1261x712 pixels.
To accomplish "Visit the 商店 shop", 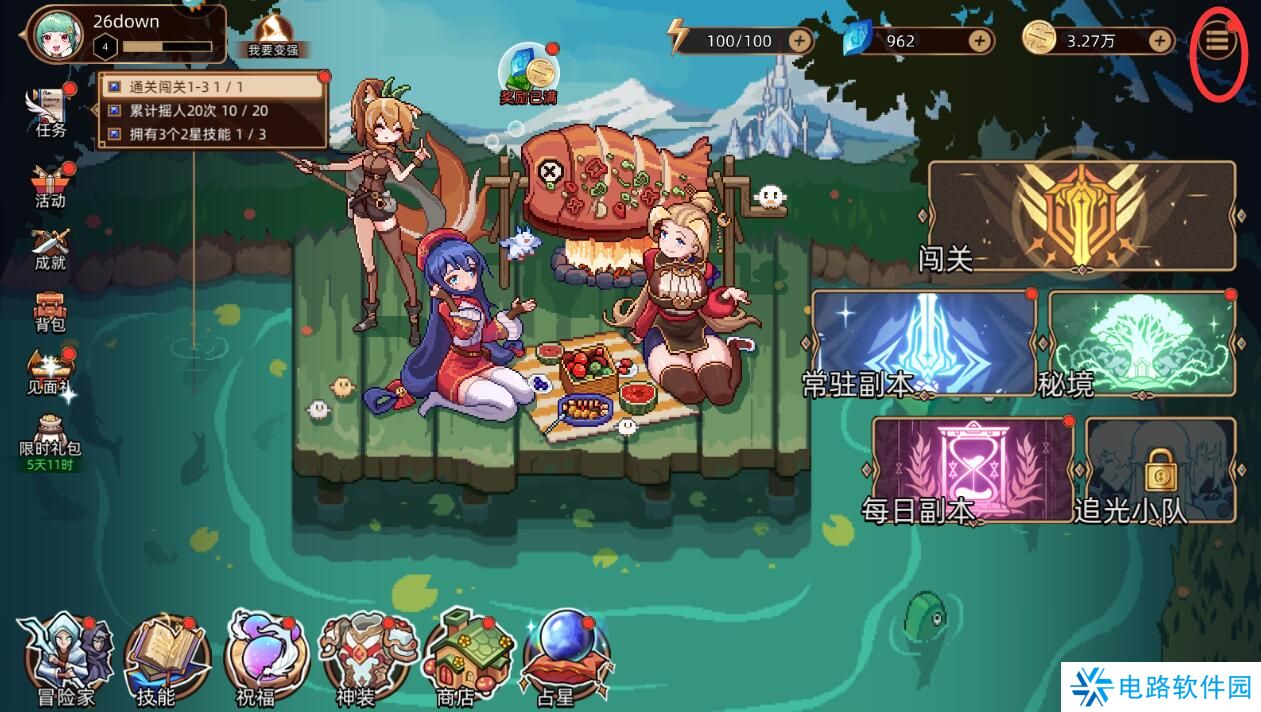I will 461,655.
